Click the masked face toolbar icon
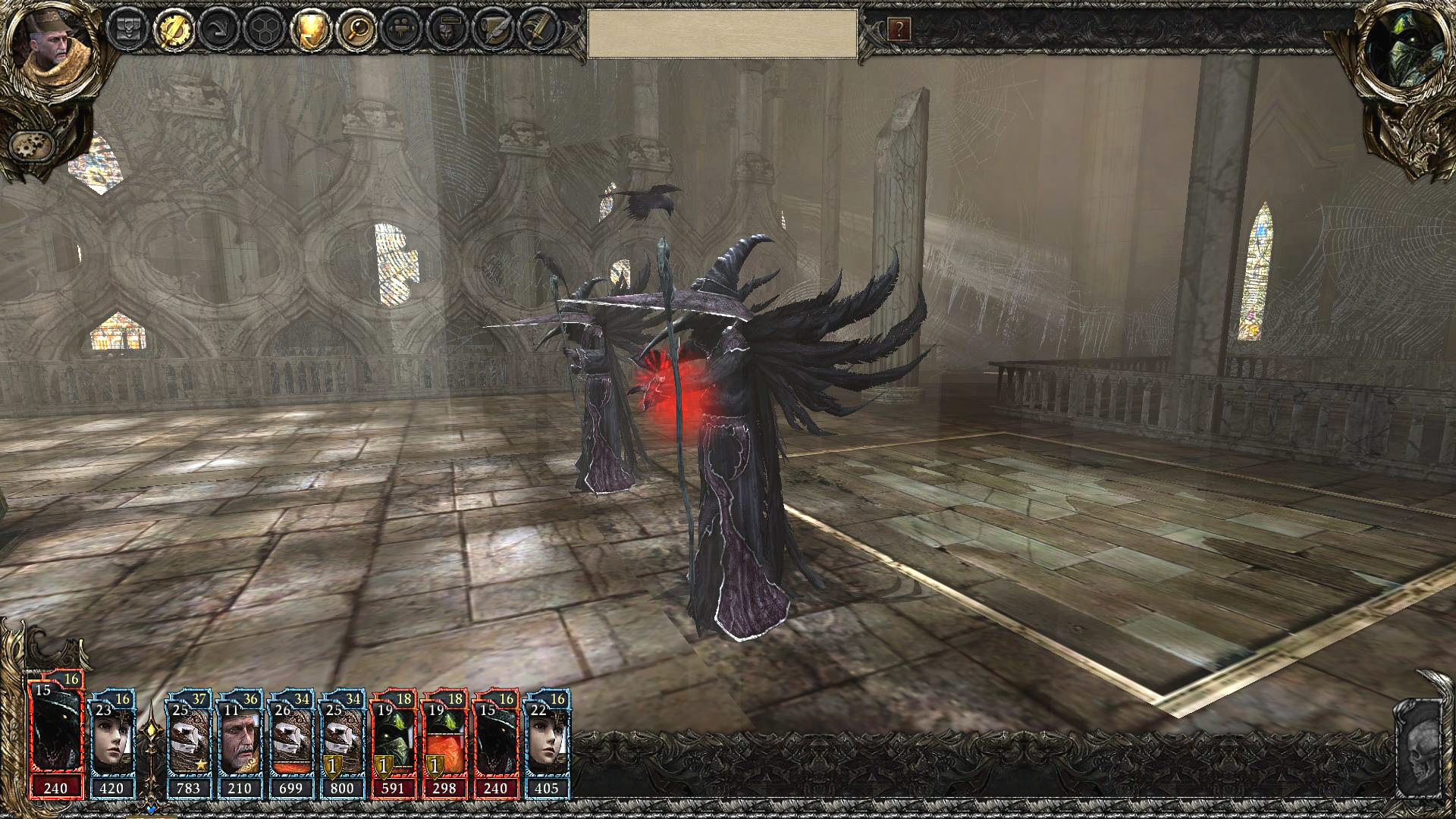This screenshot has width=1456, height=819. 447,30
